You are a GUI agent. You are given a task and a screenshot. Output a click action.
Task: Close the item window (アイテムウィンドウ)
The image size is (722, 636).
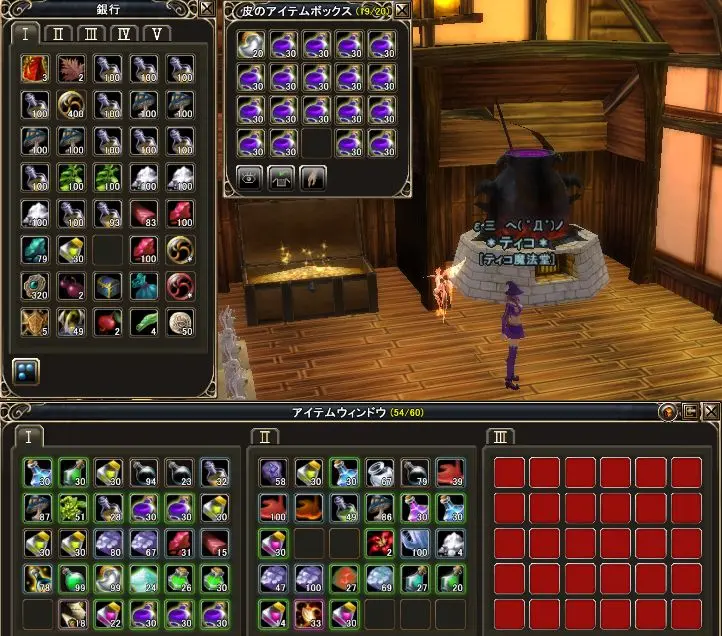coord(711,412)
